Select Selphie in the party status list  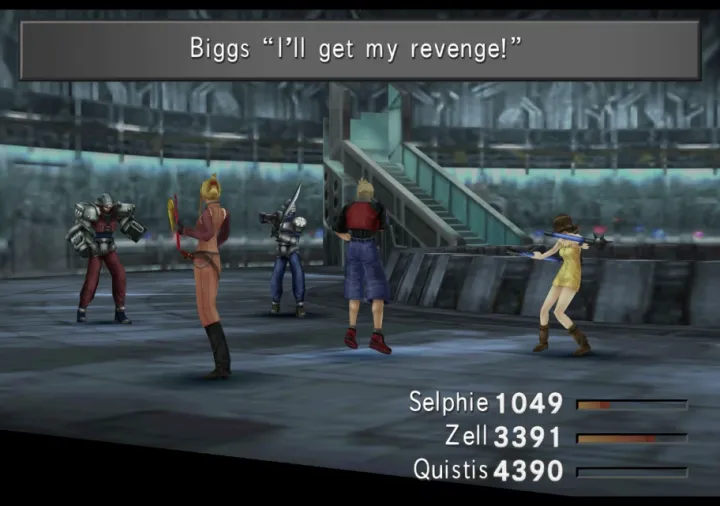click(x=448, y=403)
